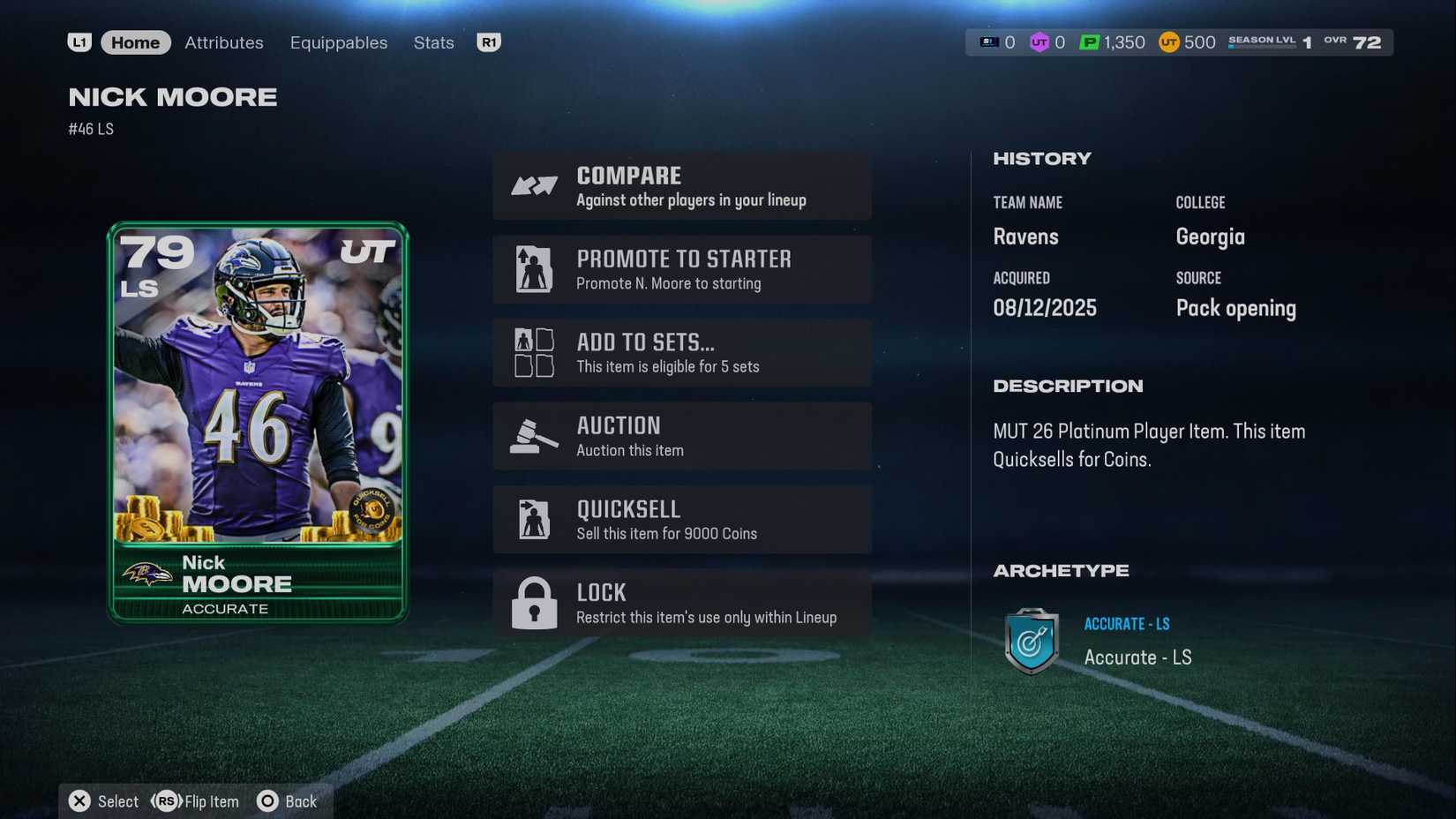Click the L1 shoulder button indicator
The width and height of the screenshot is (1456, 819).
click(x=79, y=41)
